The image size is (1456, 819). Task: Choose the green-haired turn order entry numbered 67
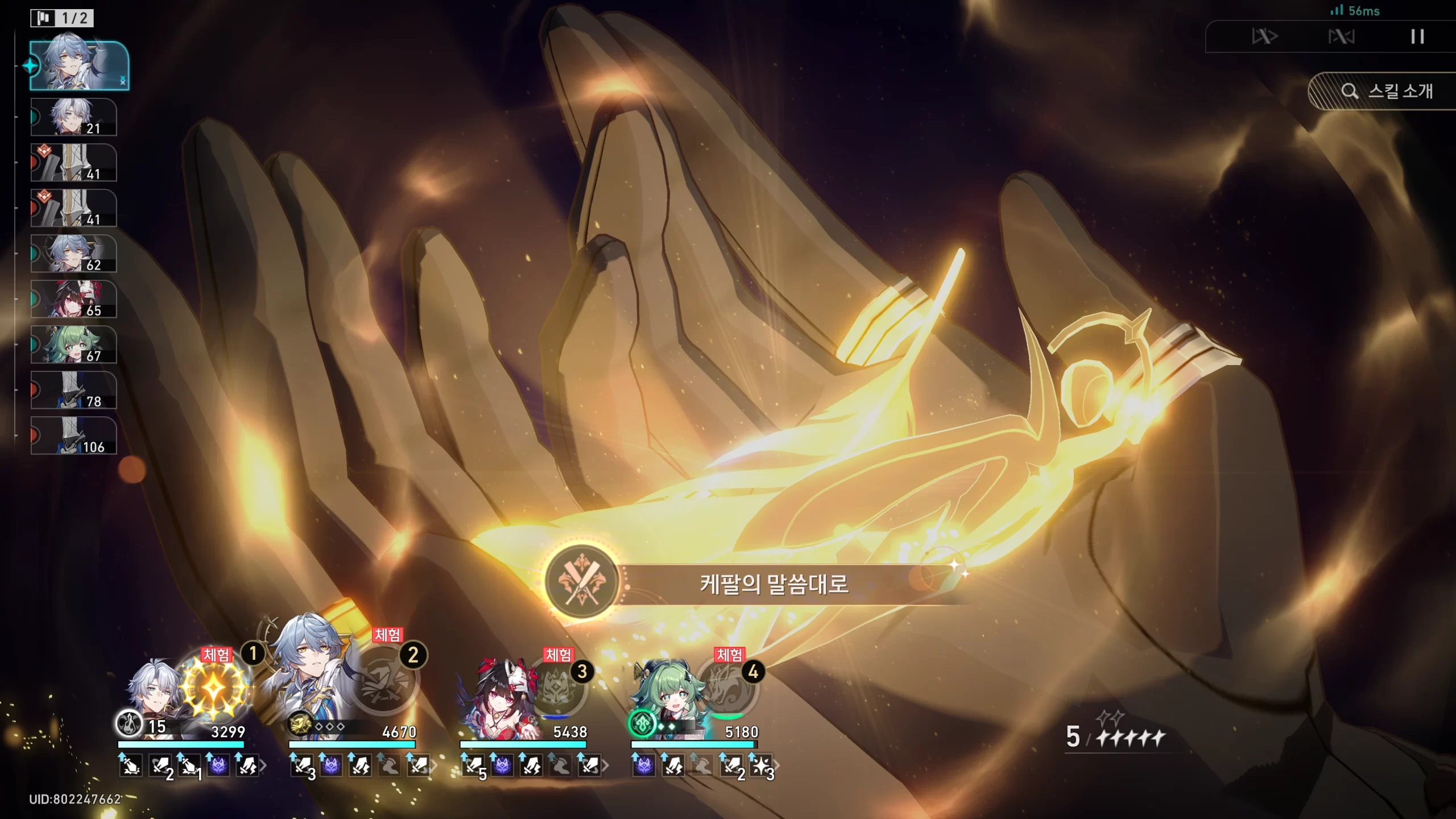click(74, 345)
